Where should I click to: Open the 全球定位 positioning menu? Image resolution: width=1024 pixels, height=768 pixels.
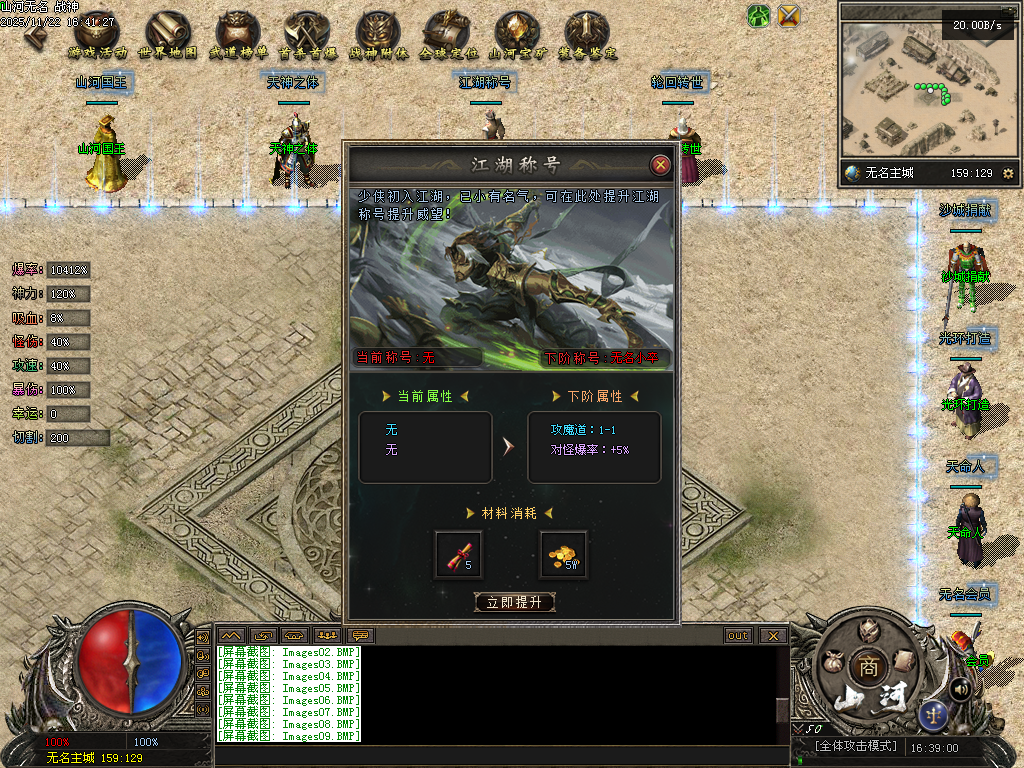click(448, 35)
